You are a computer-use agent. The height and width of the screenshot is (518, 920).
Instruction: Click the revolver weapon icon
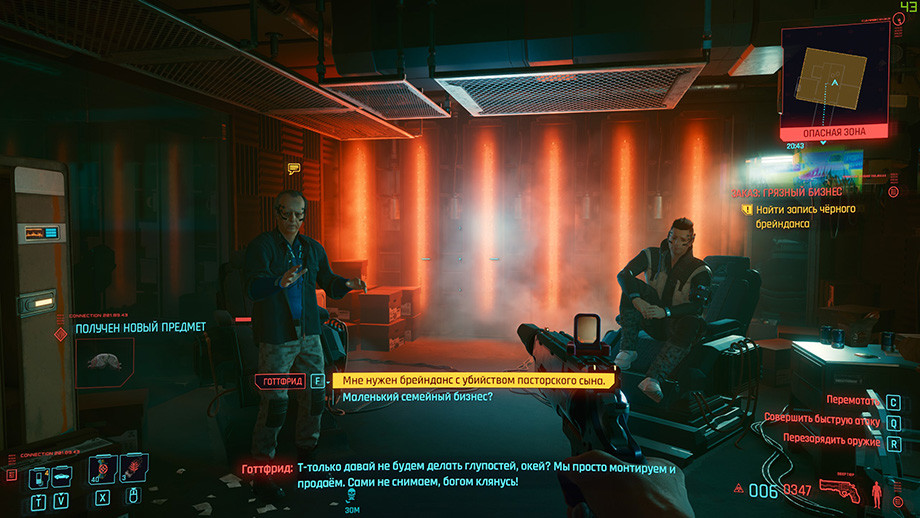(x=838, y=489)
